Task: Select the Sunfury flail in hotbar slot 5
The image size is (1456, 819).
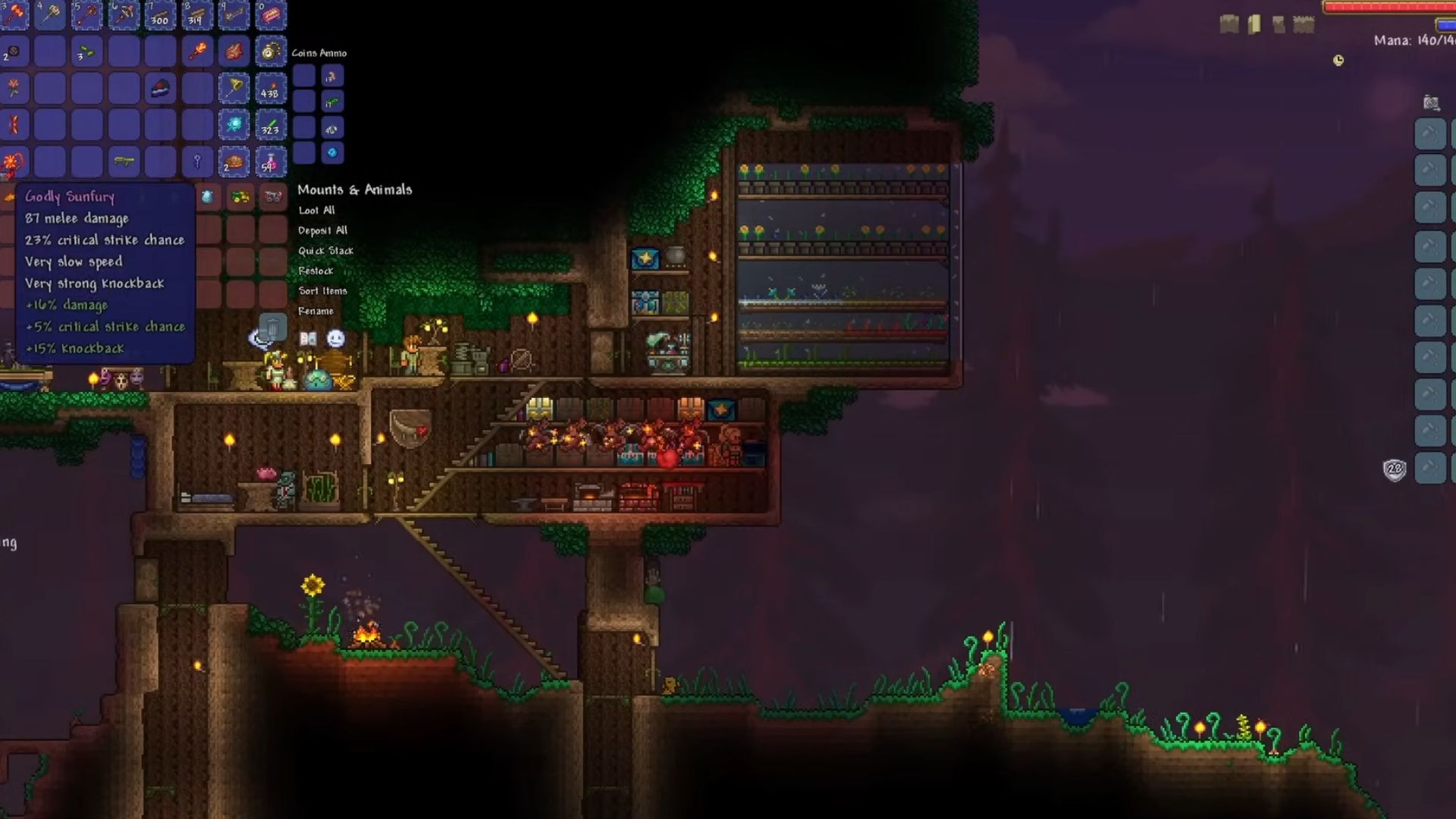Action: click(86, 15)
